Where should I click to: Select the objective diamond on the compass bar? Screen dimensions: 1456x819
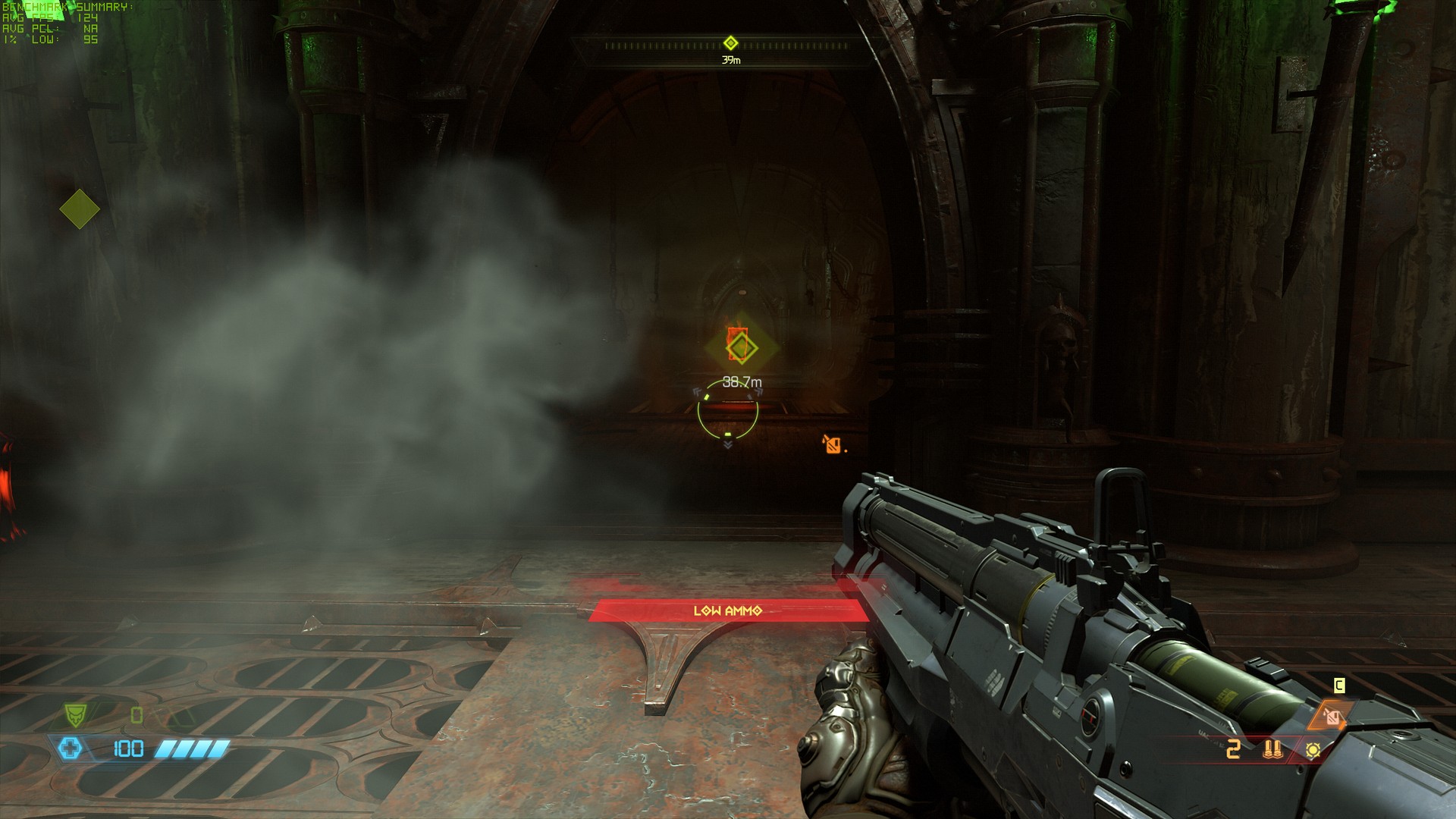(x=730, y=43)
